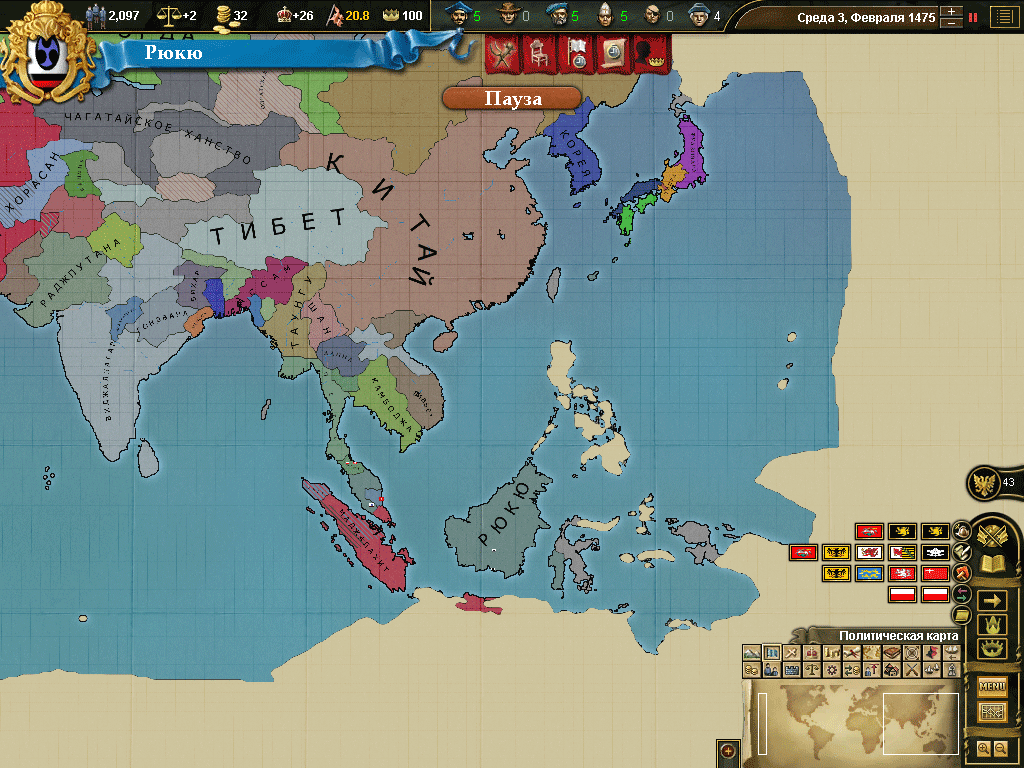Select the white flag with clock alert

pyautogui.click(x=577, y=56)
